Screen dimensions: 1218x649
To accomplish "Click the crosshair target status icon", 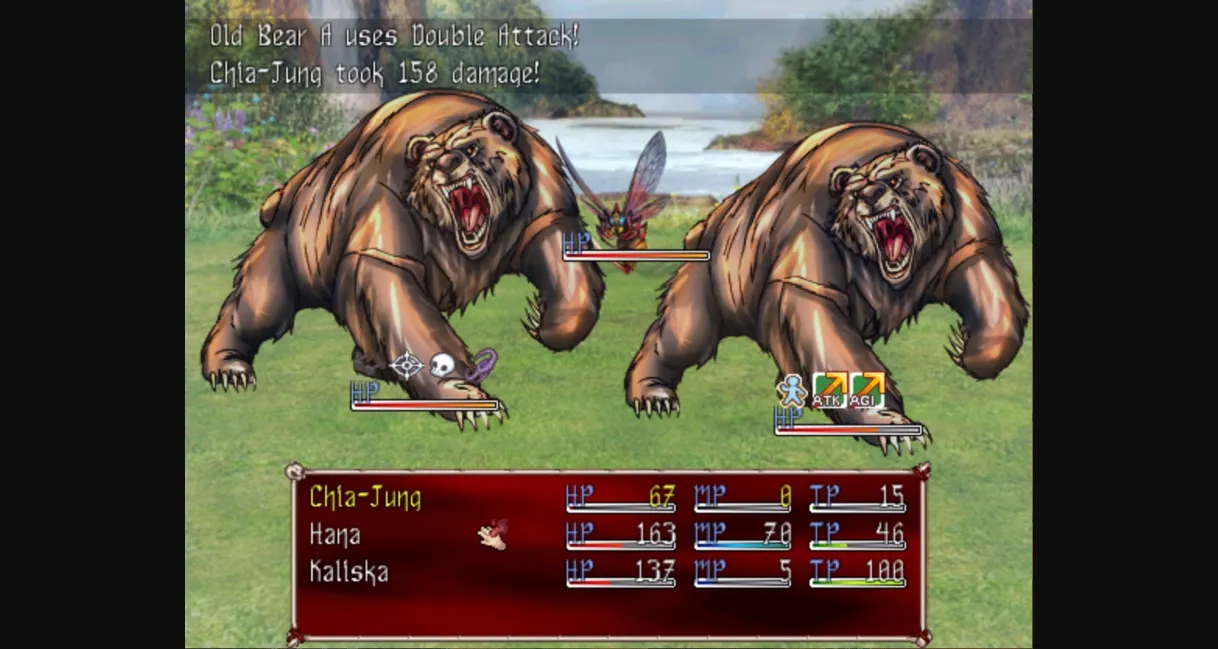I will (405, 365).
